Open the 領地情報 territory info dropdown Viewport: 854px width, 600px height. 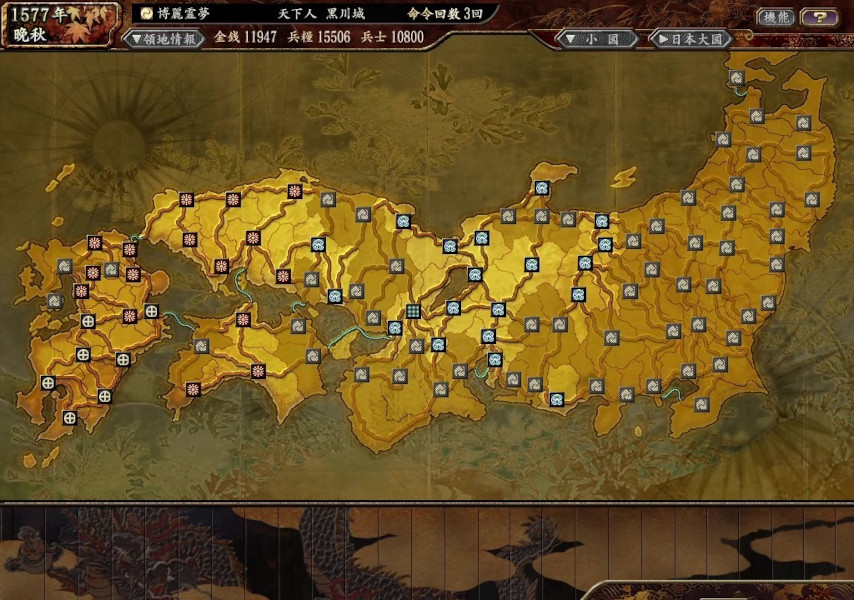pyautogui.click(x=164, y=38)
